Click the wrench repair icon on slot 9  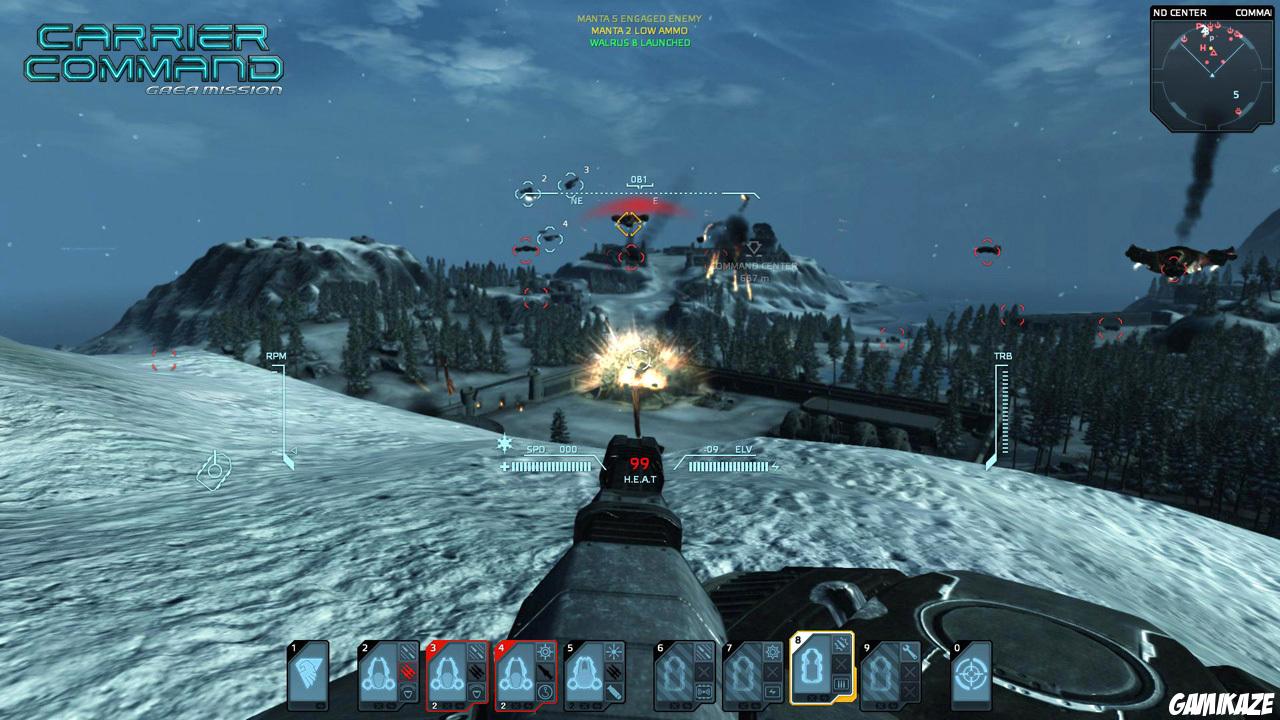pyautogui.click(x=910, y=653)
